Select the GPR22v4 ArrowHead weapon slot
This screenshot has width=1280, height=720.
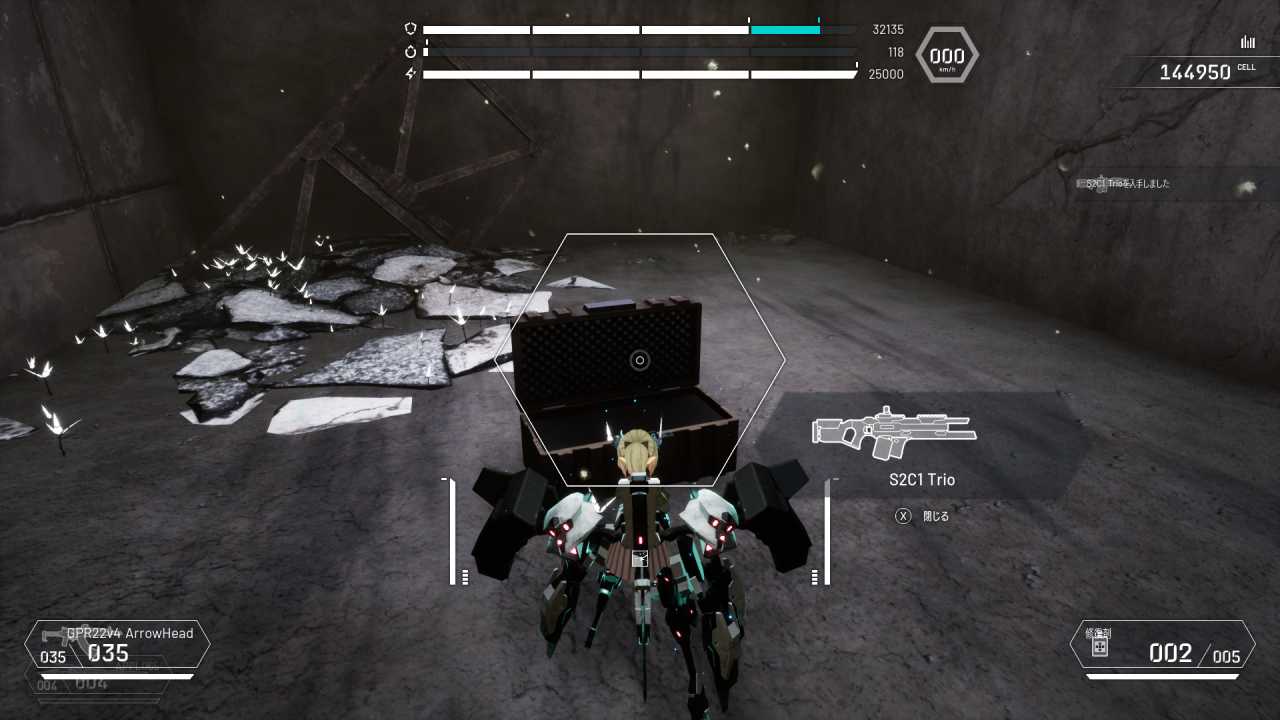[x=118, y=645]
